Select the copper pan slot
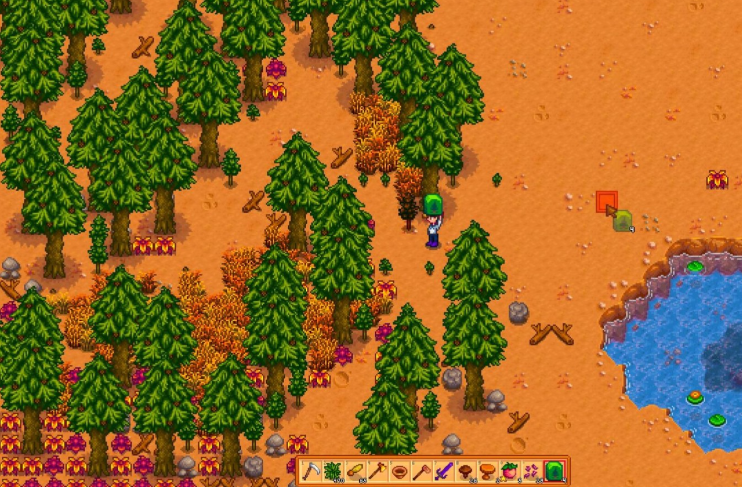 tap(399, 470)
